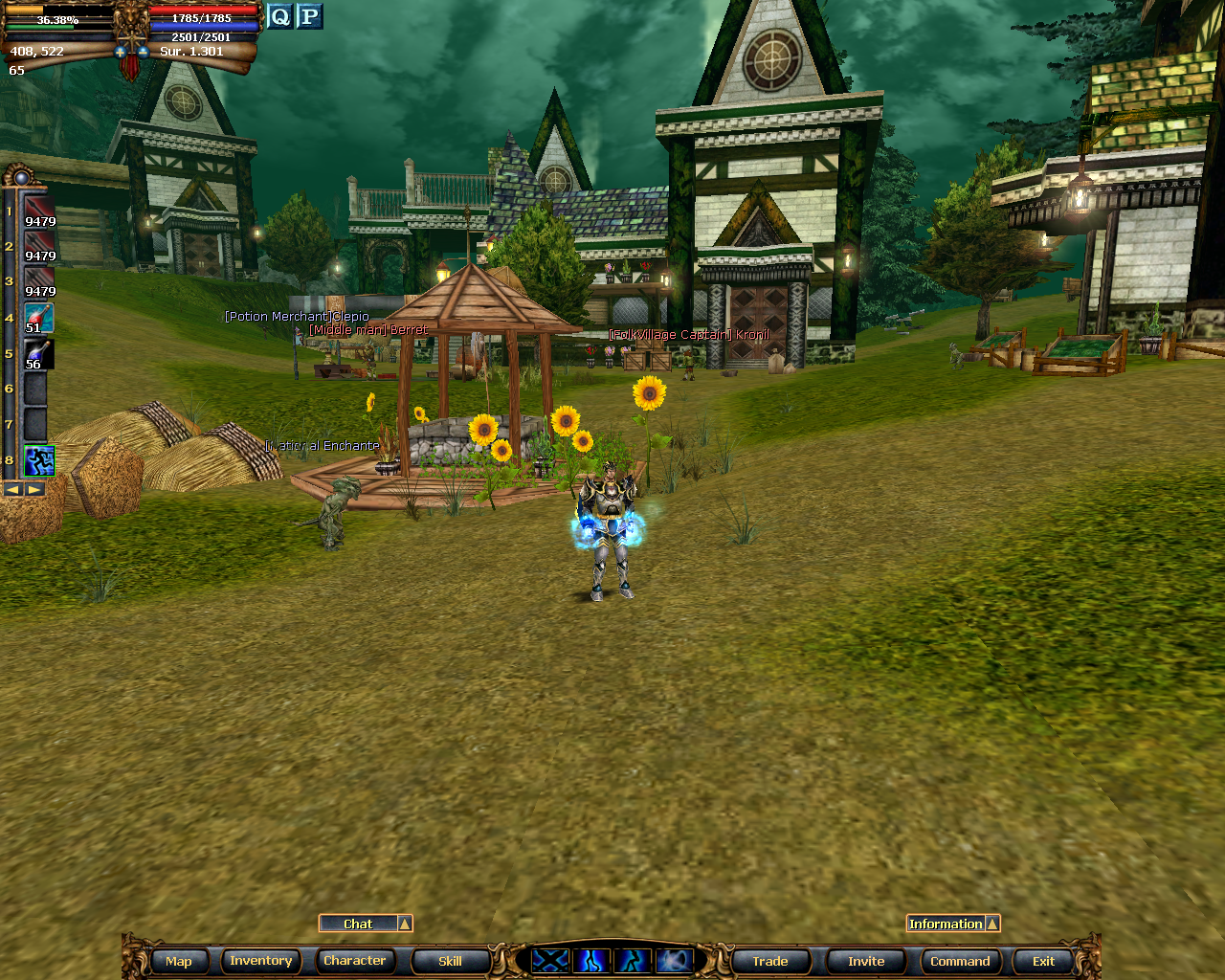The height and width of the screenshot is (980, 1225).
Task: Go to the next hotbar page
Action: 34,489
